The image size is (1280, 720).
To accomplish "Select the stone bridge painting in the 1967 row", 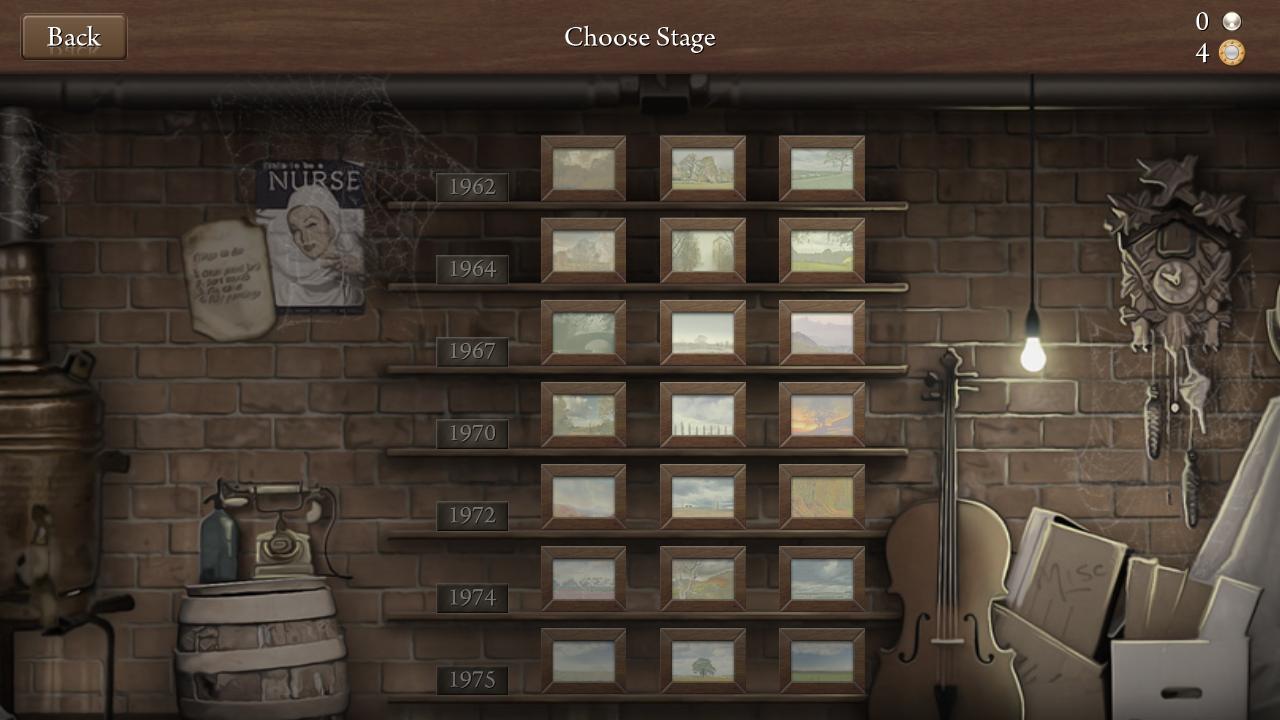I will point(584,331).
